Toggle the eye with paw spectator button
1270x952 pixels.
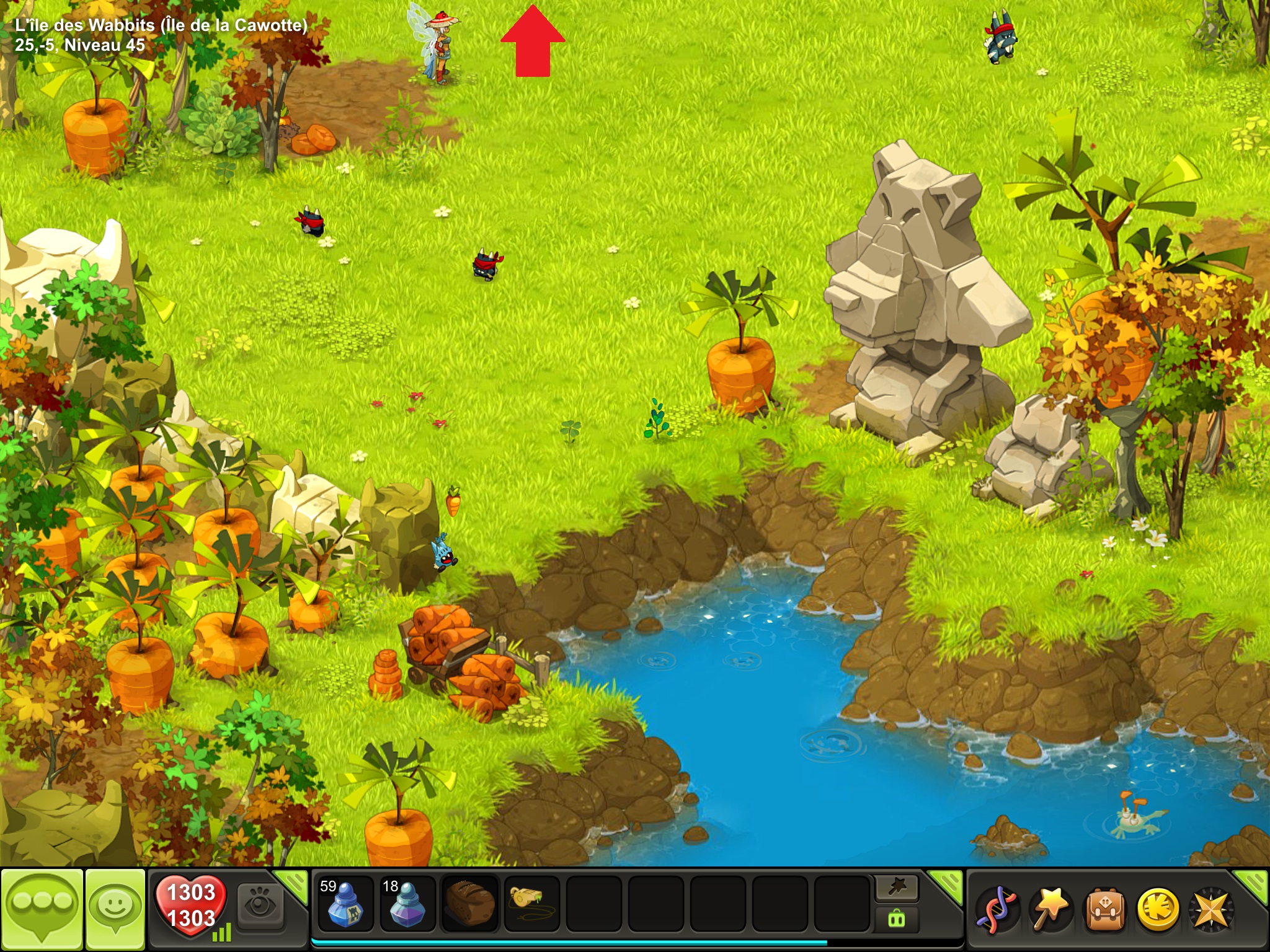(259, 906)
